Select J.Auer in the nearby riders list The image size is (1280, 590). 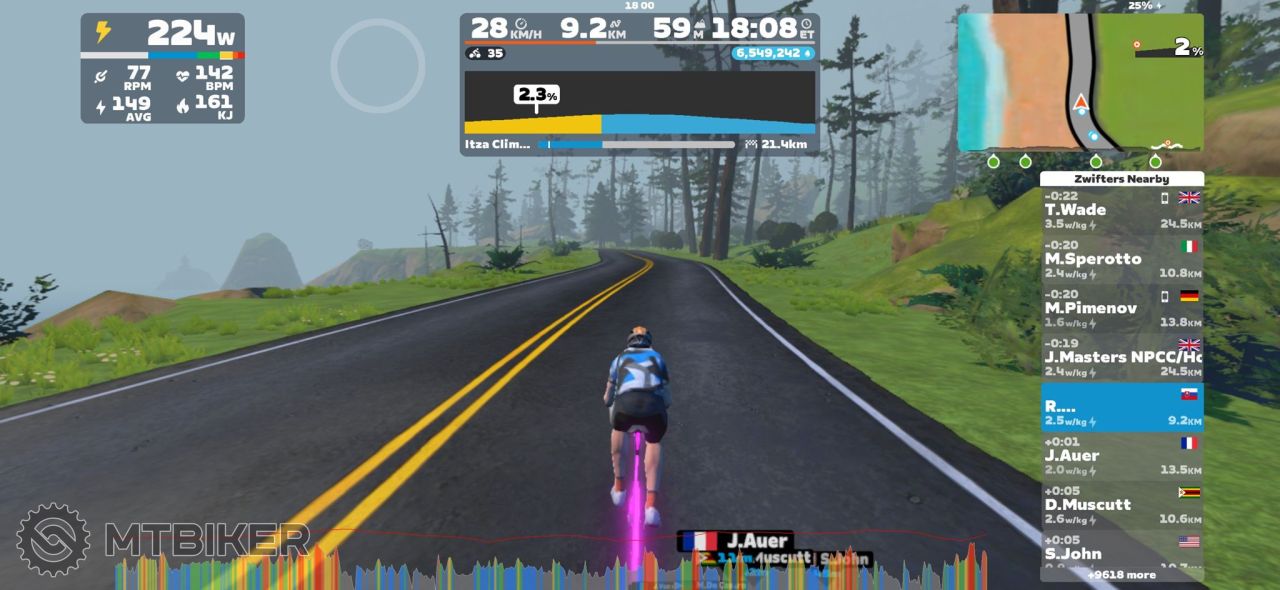coord(1121,456)
